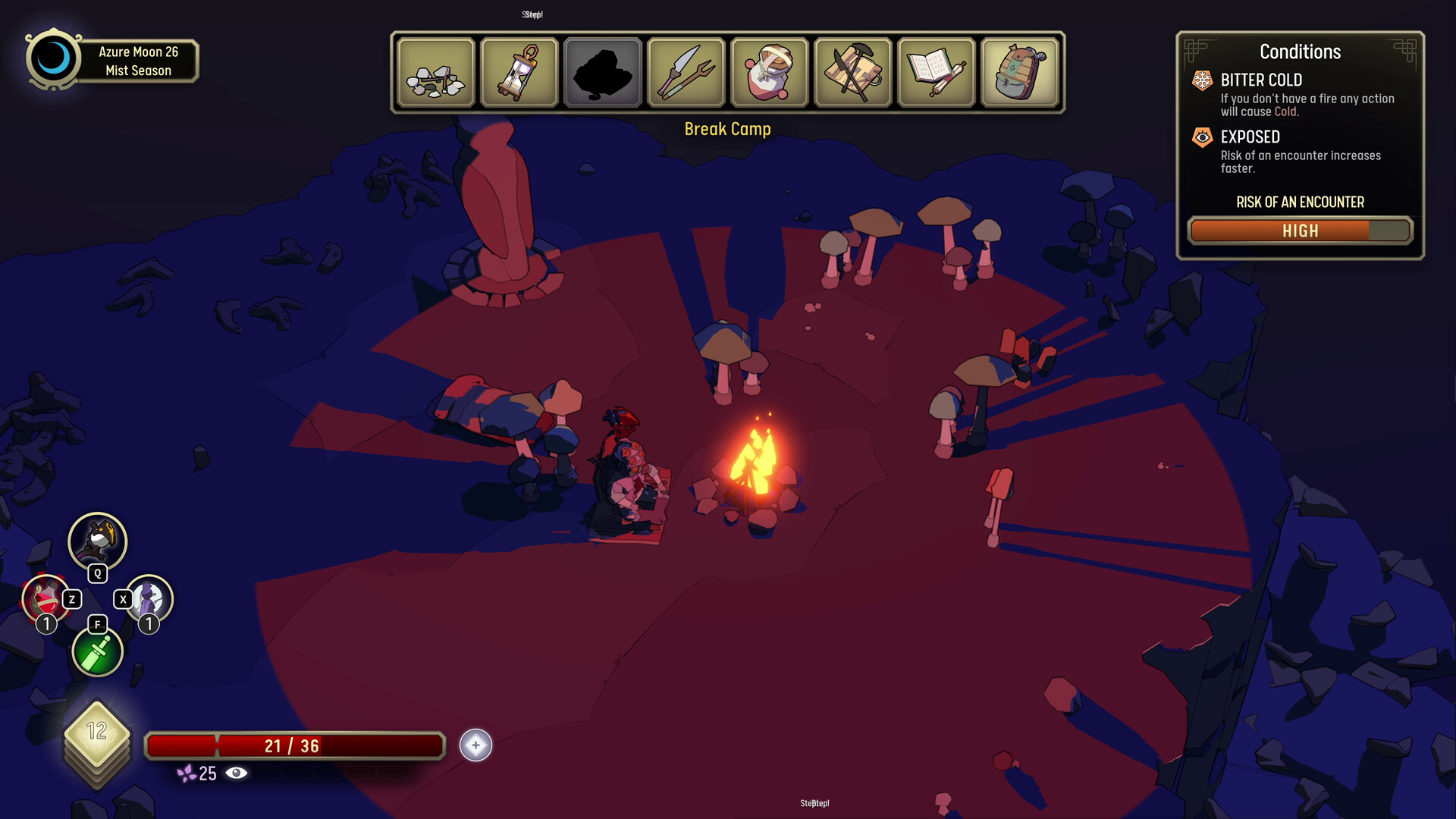Image resolution: width=1456 pixels, height=819 pixels.
Task: Open the backpack inventory icon
Action: click(1019, 72)
